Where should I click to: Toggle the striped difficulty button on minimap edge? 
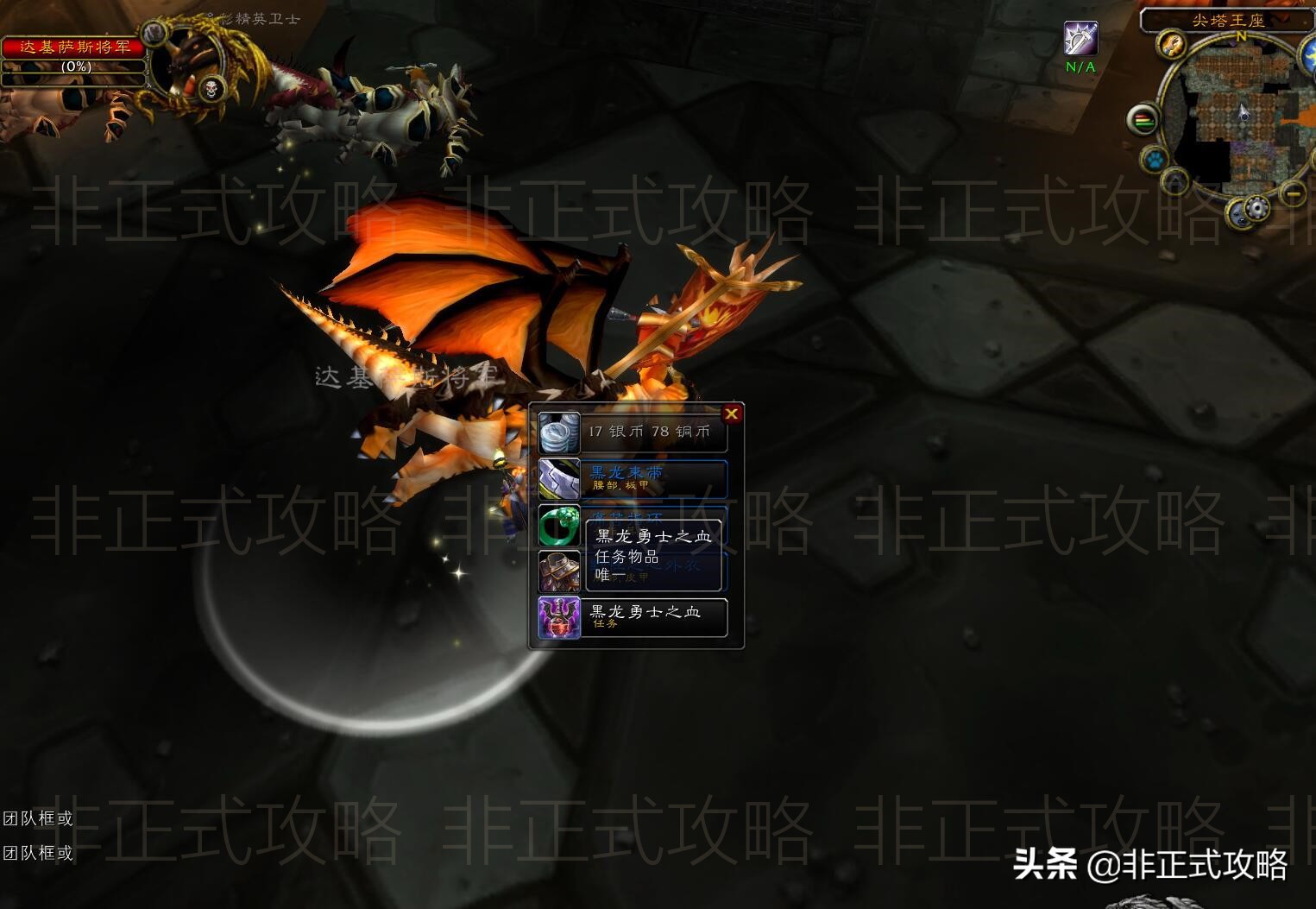click(1143, 118)
